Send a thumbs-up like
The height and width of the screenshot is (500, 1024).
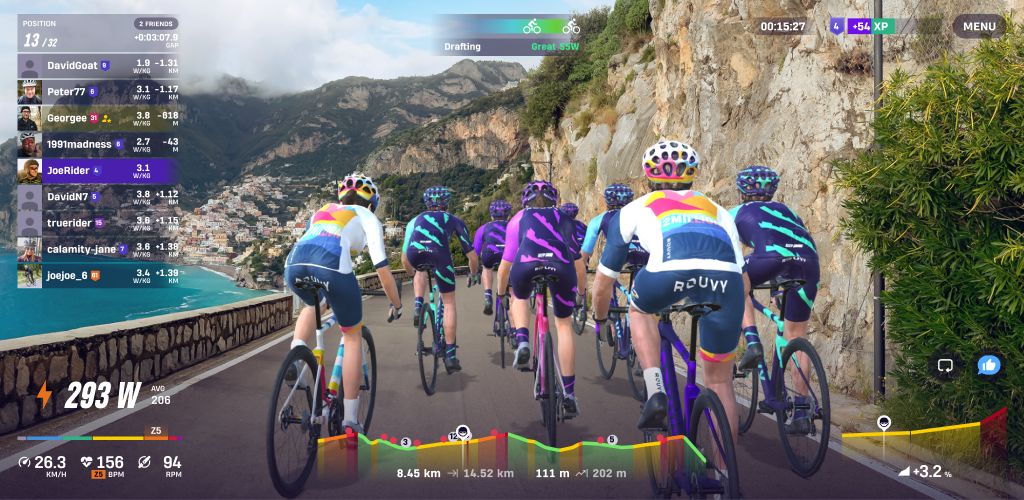pyautogui.click(x=989, y=365)
